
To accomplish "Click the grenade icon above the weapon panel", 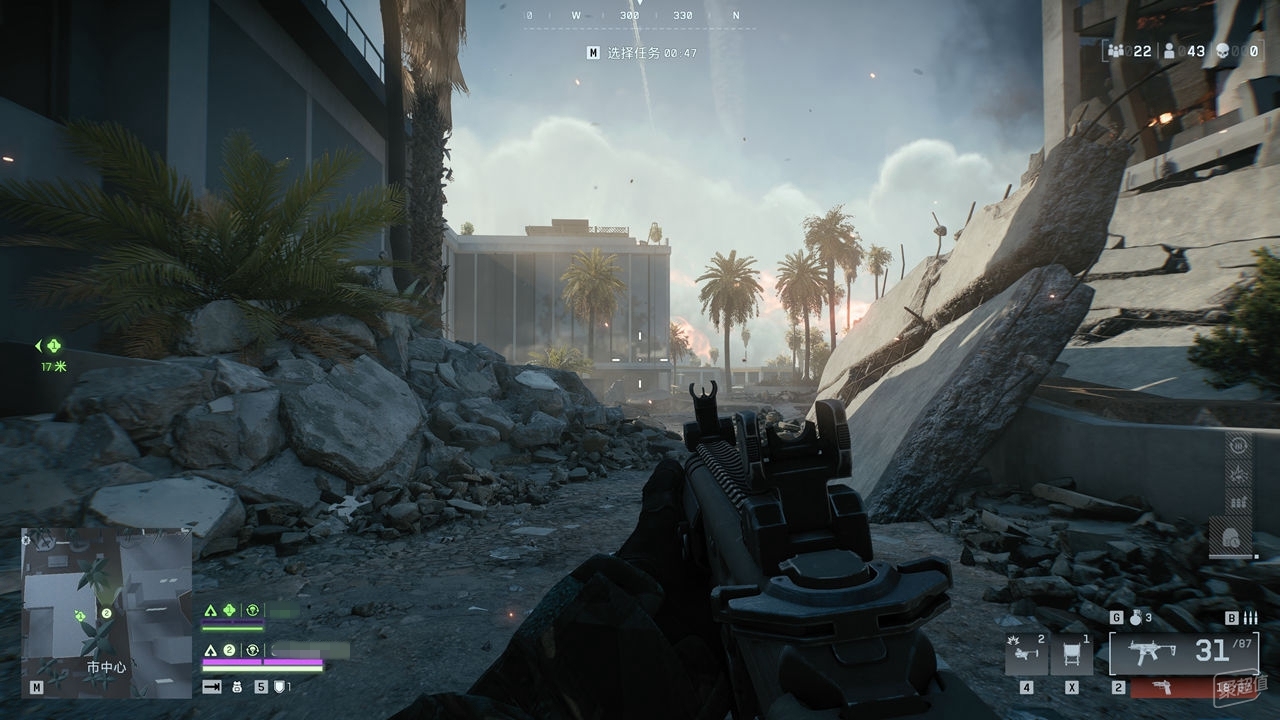I will pos(1135,618).
